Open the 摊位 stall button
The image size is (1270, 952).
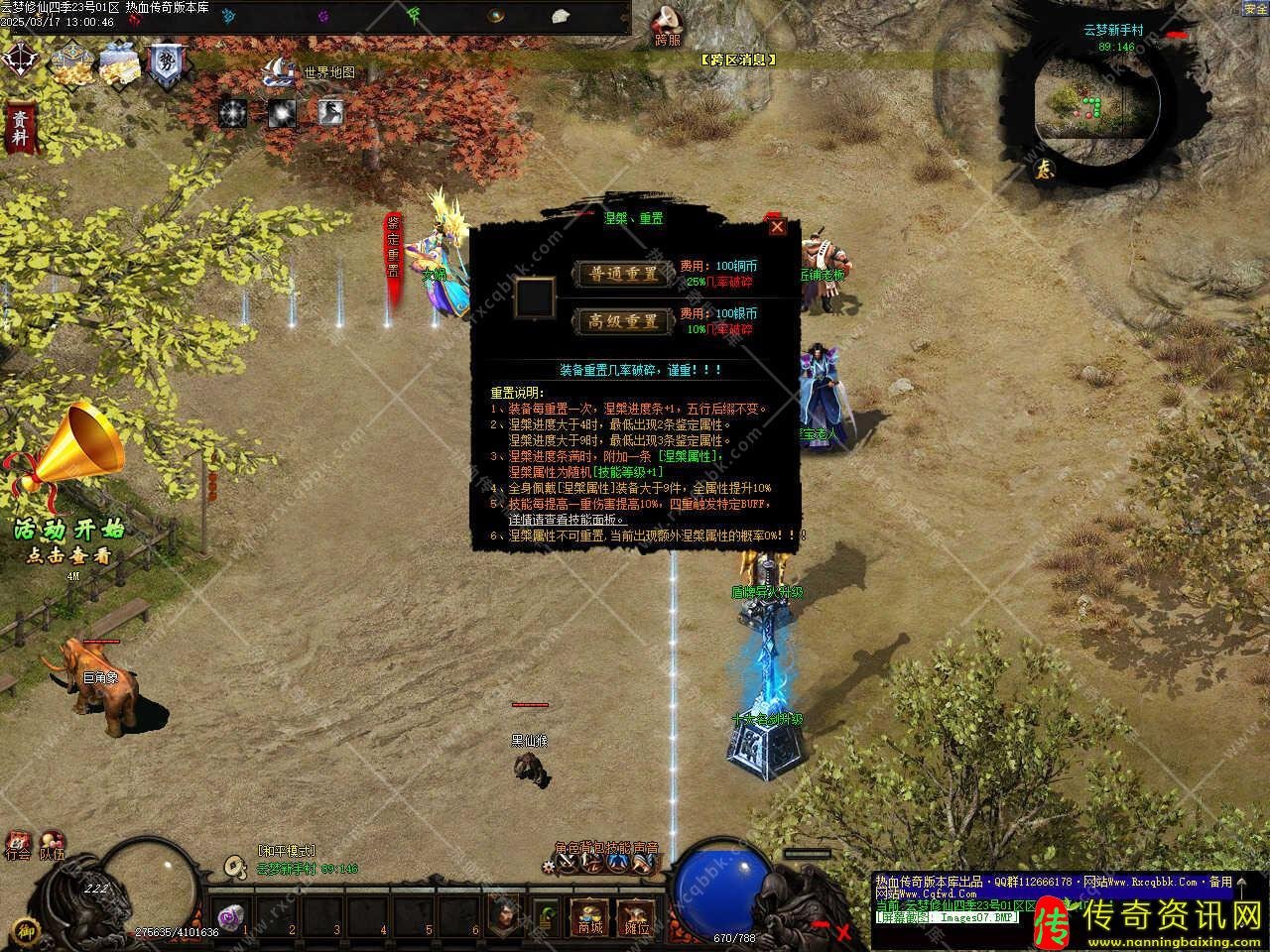point(636,916)
